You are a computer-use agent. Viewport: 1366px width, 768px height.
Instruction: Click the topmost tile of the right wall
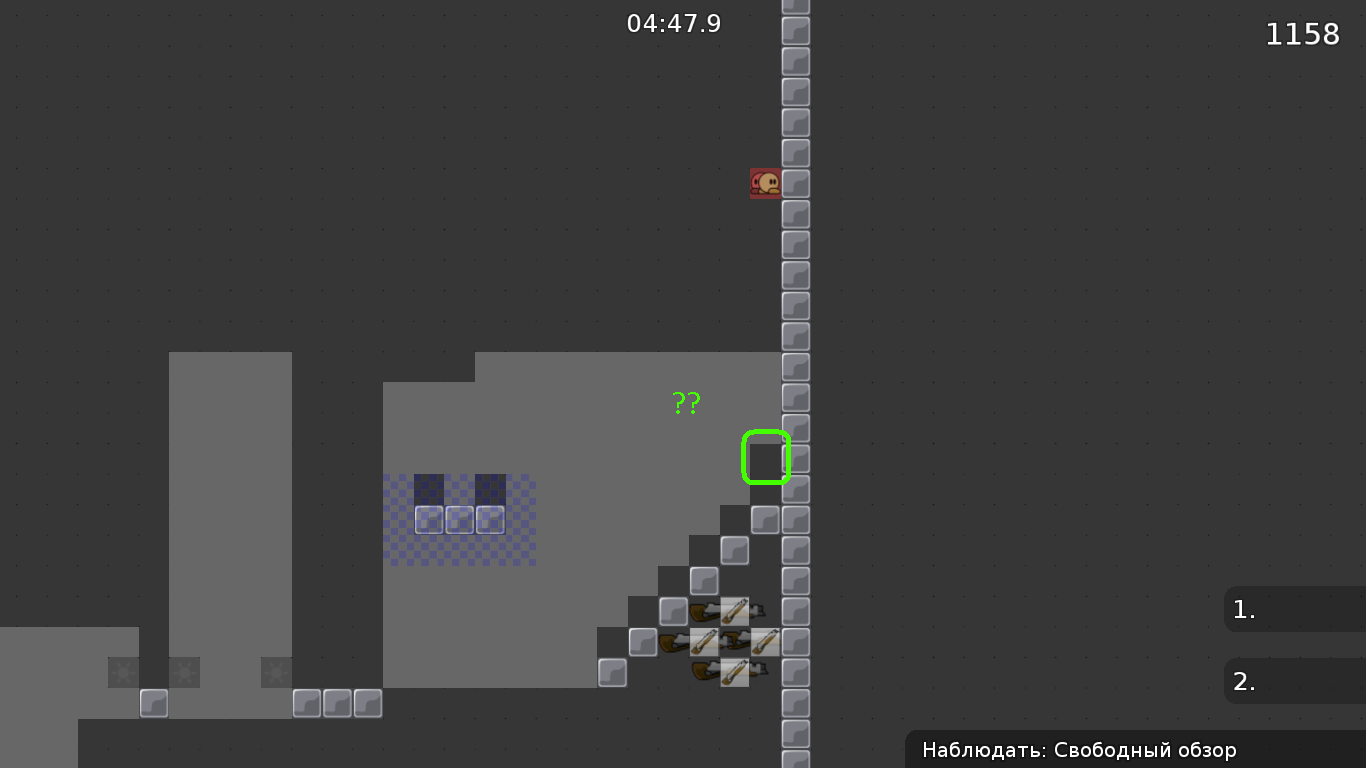[795, 8]
